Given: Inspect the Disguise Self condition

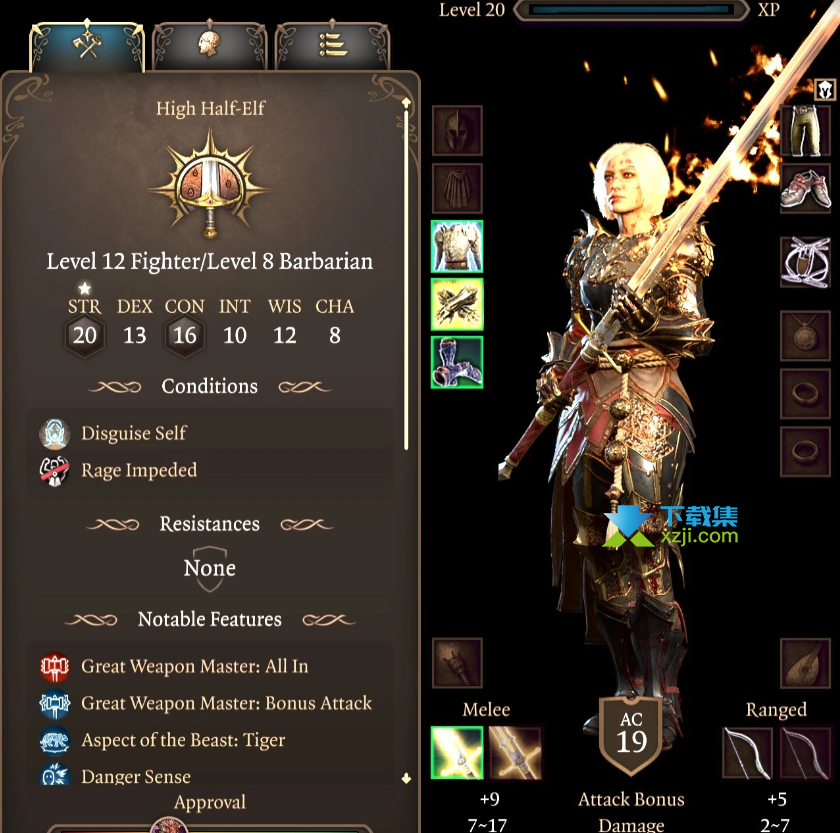Looking at the screenshot, I should [x=134, y=434].
